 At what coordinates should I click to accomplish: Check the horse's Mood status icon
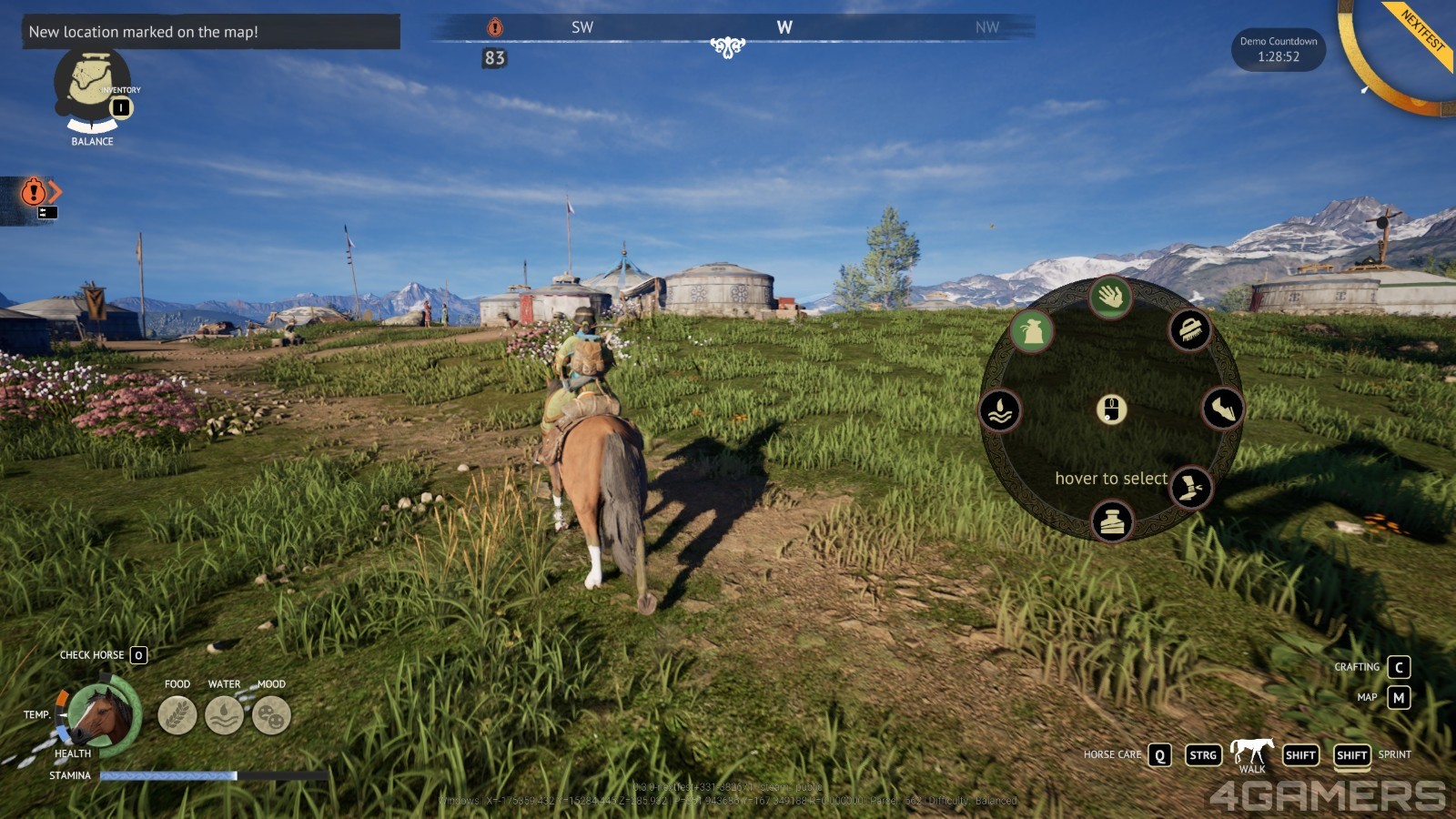tap(271, 715)
